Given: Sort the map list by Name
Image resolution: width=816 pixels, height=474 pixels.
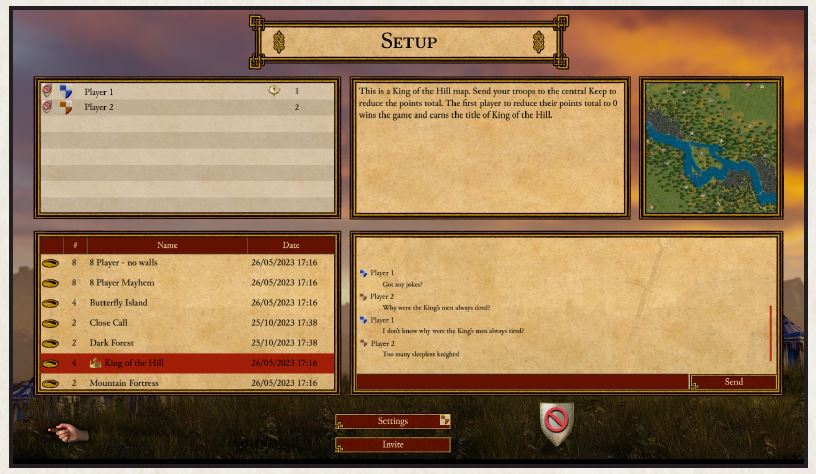Looking at the screenshot, I should [167, 245].
